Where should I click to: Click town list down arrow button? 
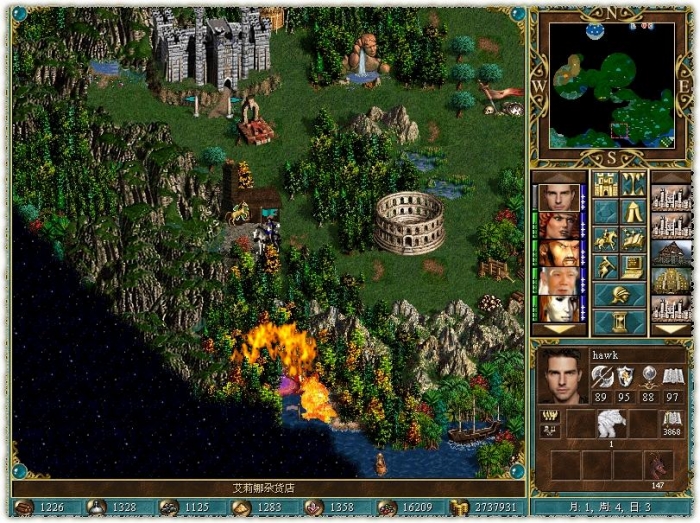670,329
